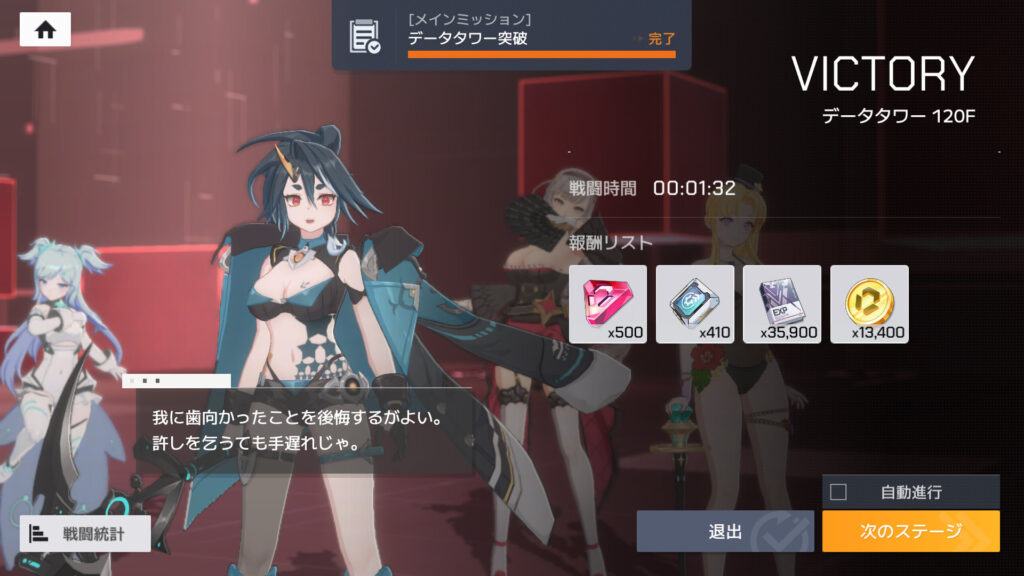Open the データタワー突破 main mission tracker

pos(511,35)
